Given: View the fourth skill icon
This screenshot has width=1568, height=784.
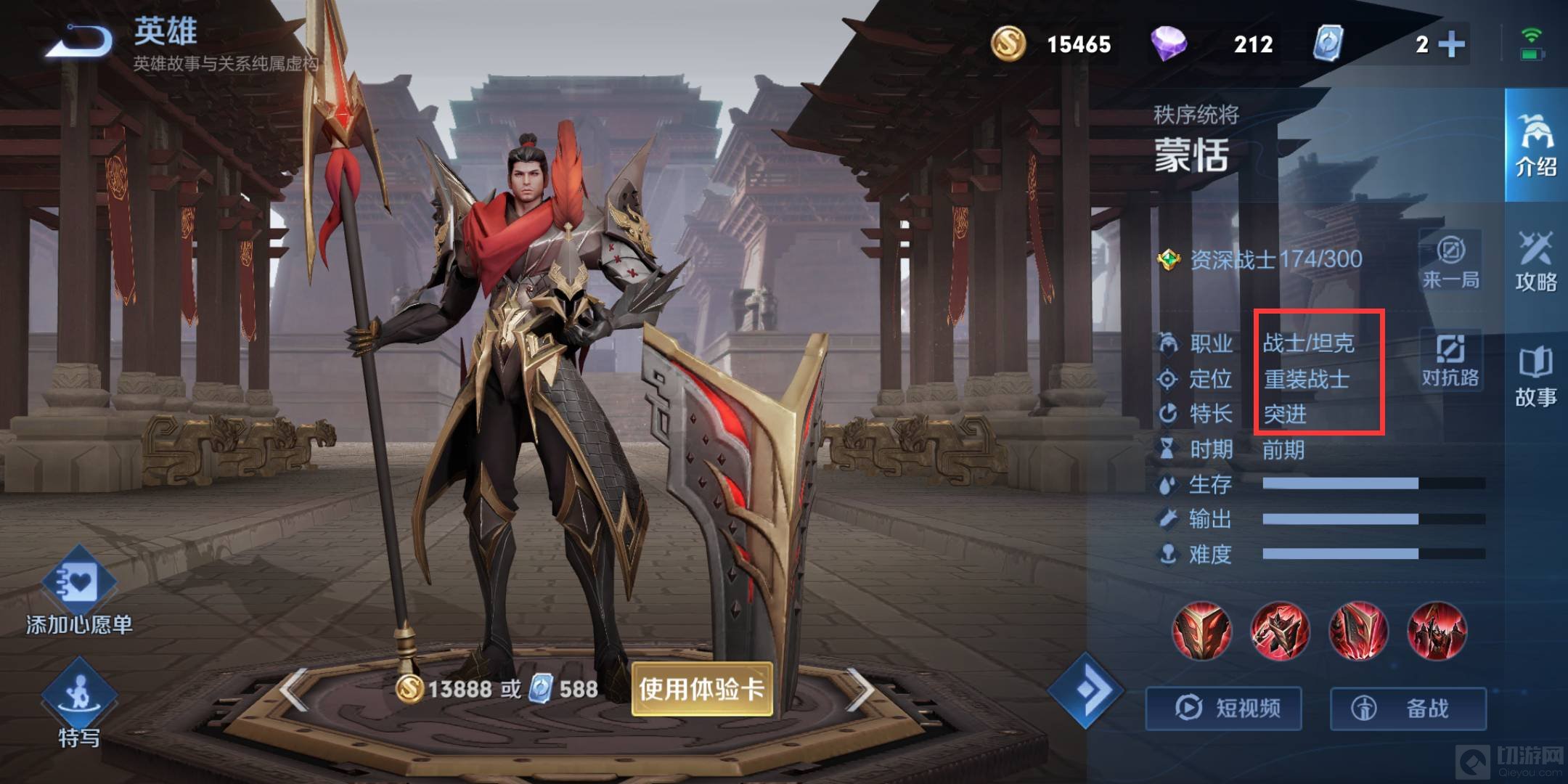Looking at the screenshot, I should (x=1437, y=630).
